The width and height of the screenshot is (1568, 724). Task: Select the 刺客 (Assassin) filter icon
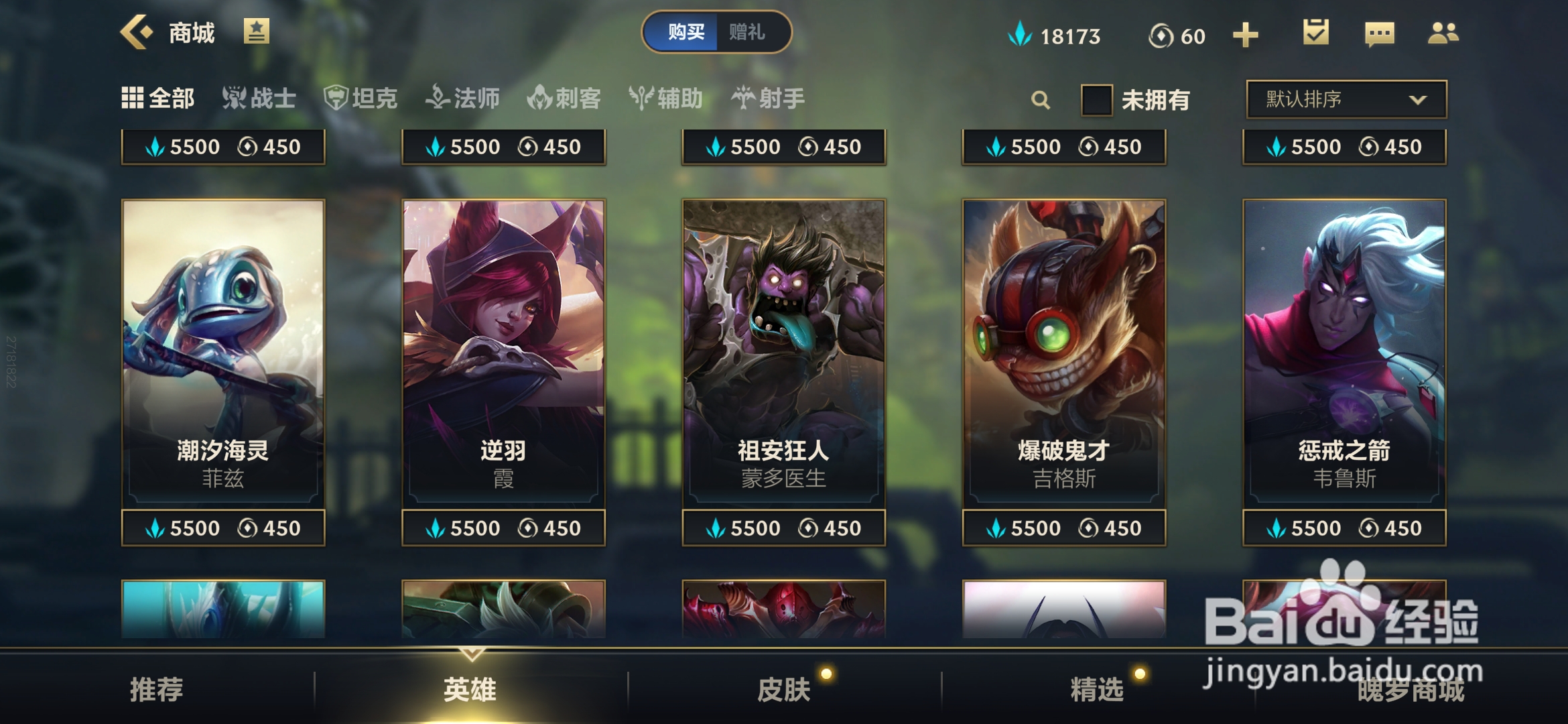click(x=540, y=98)
